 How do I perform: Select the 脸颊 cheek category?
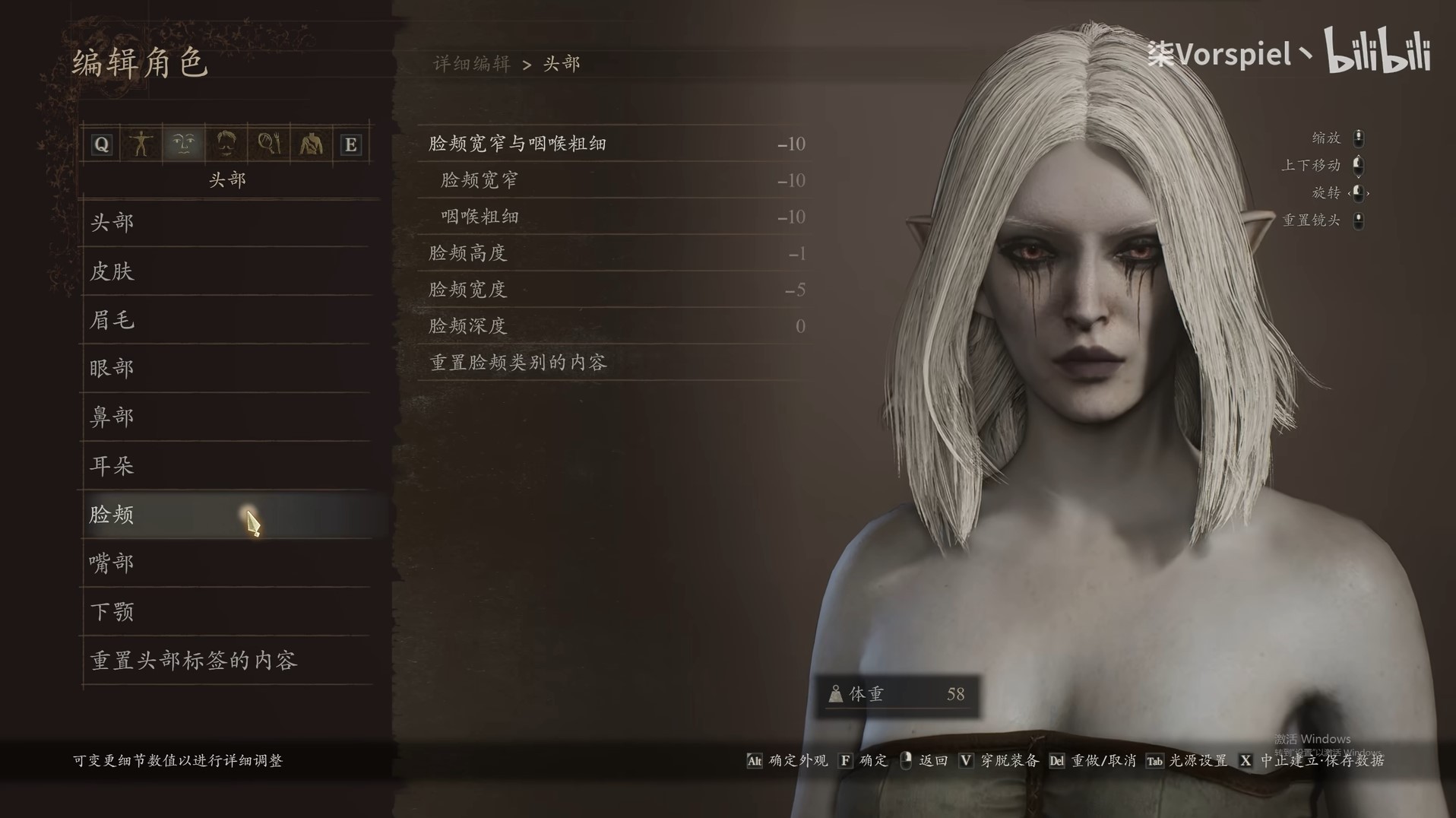[112, 515]
